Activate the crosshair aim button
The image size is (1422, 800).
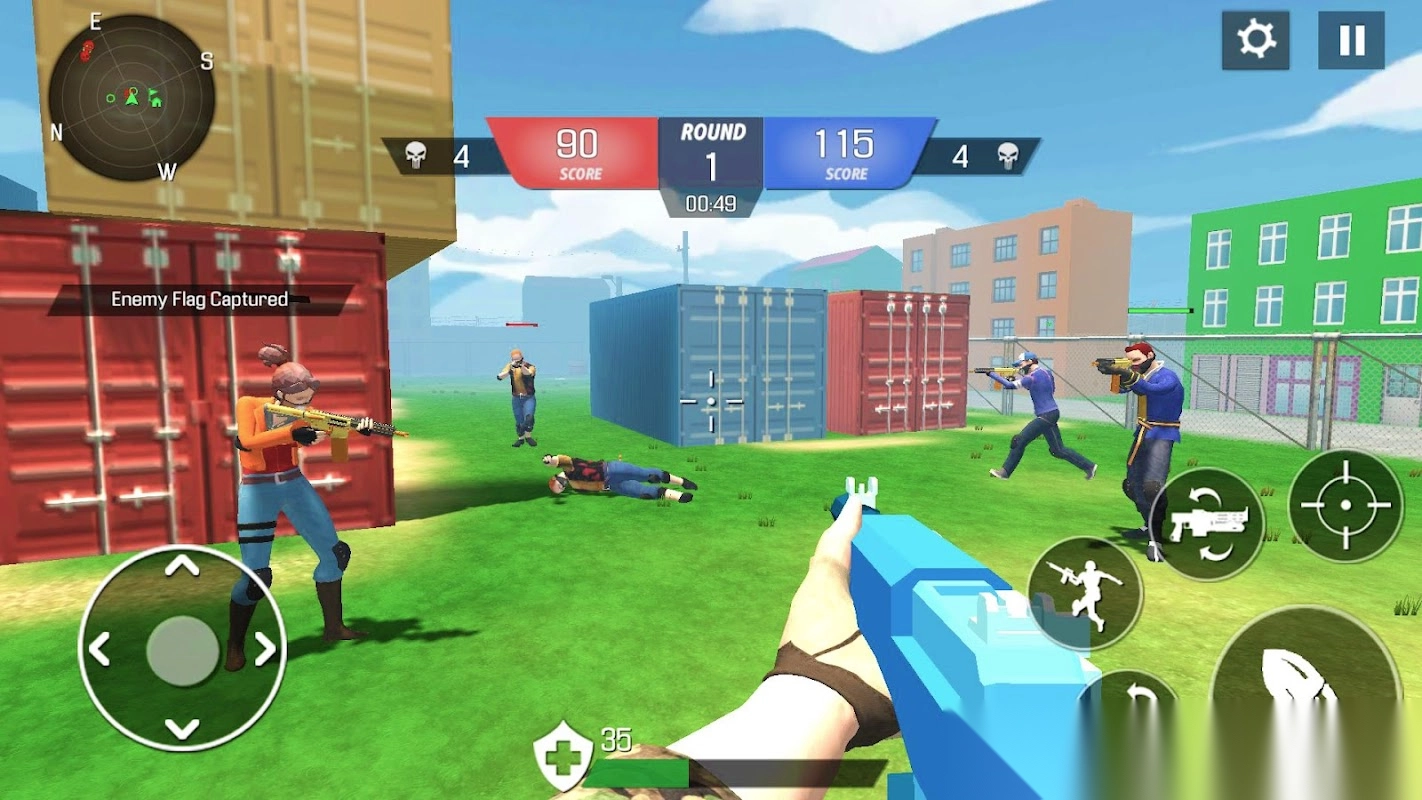pyautogui.click(x=1345, y=506)
